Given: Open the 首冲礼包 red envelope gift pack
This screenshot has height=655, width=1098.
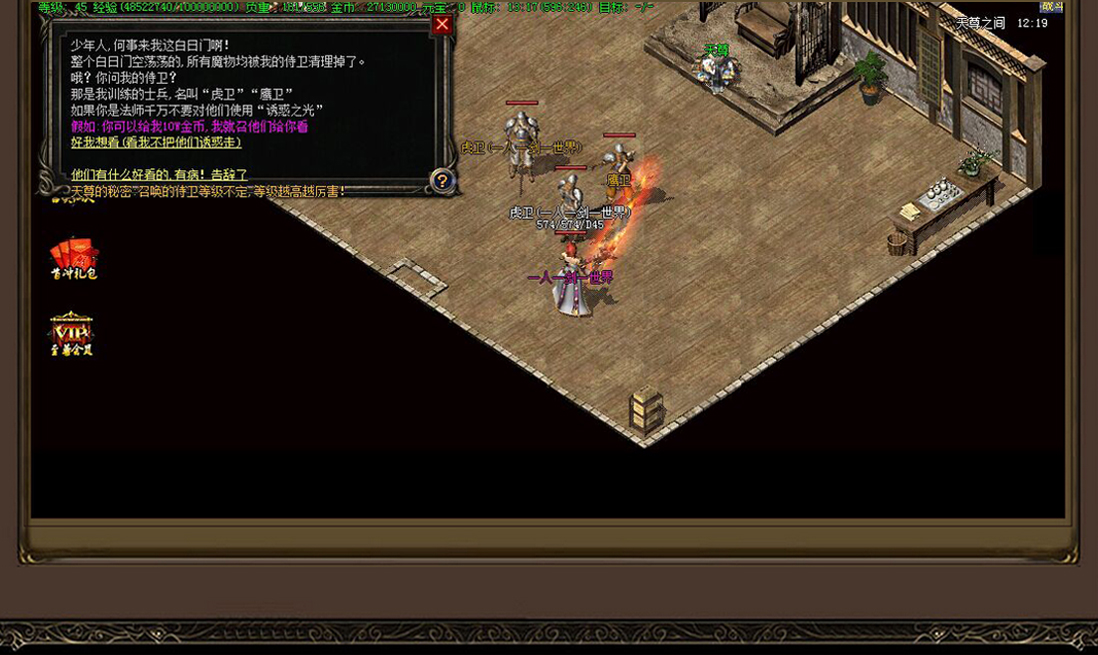Looking at the screenshot, I should [74, 258].
